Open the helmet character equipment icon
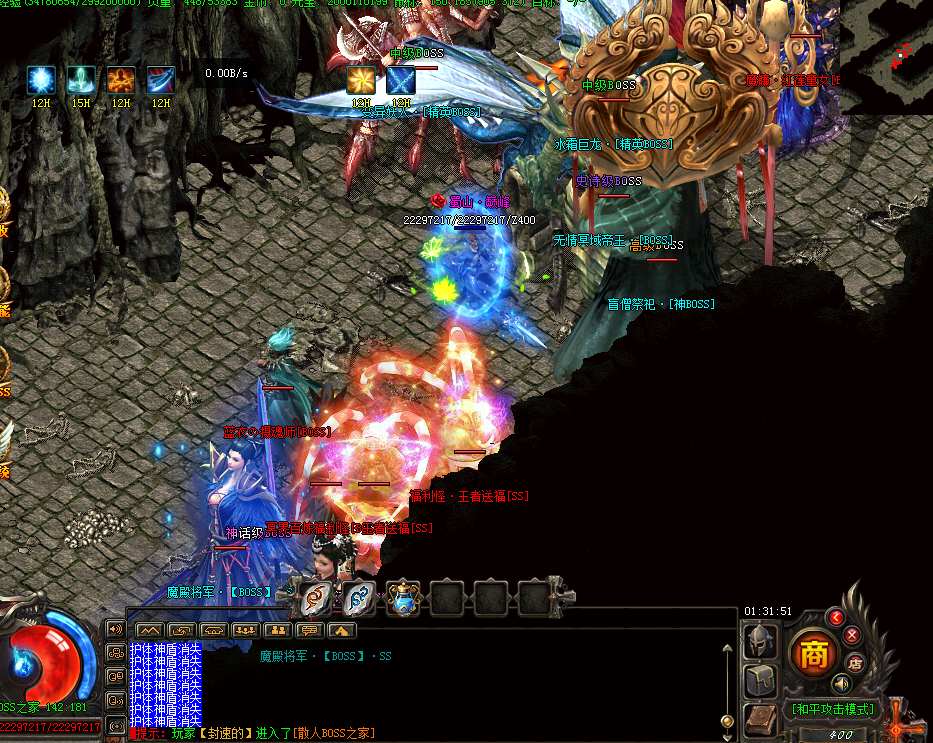Image resolution: width=933 pixels, height=743 pixels. pos(760,641)
